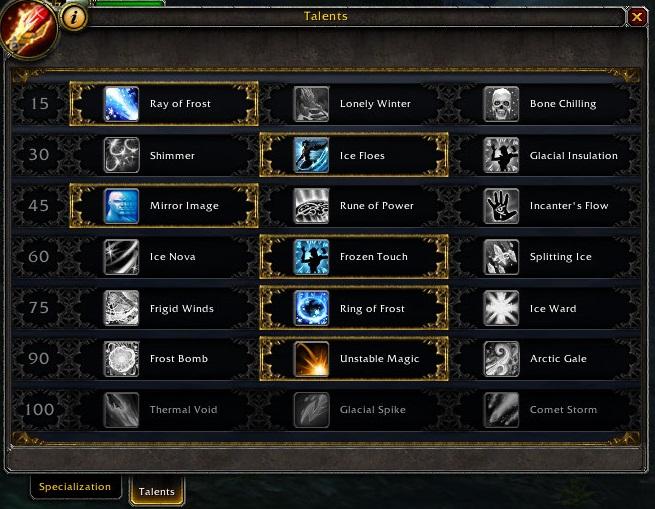
Task: Select the Ice Floes talent
Action: [x=354, y=155]
